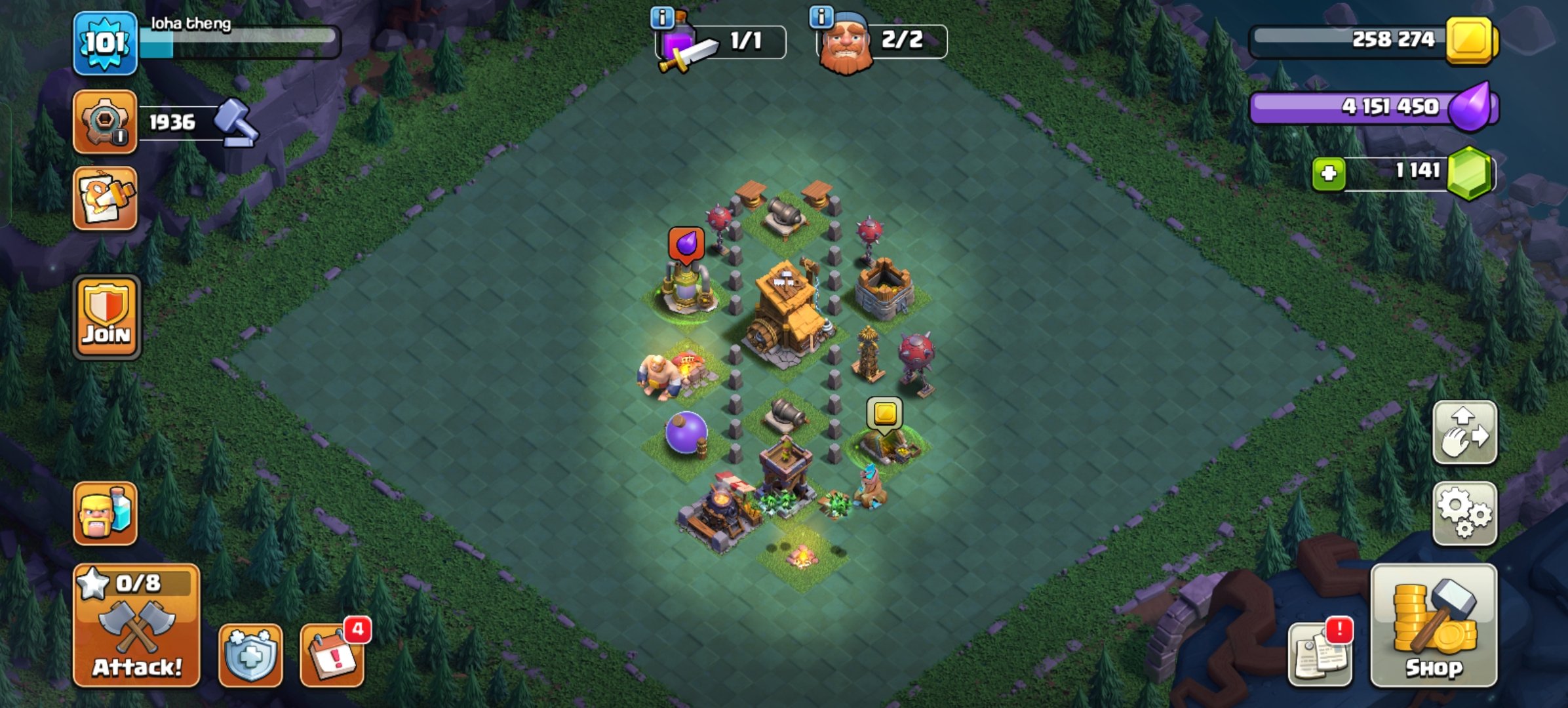Open the builder suggestions hammer icon
Viewport: 1568px width, 708px height.
[236, 121]
